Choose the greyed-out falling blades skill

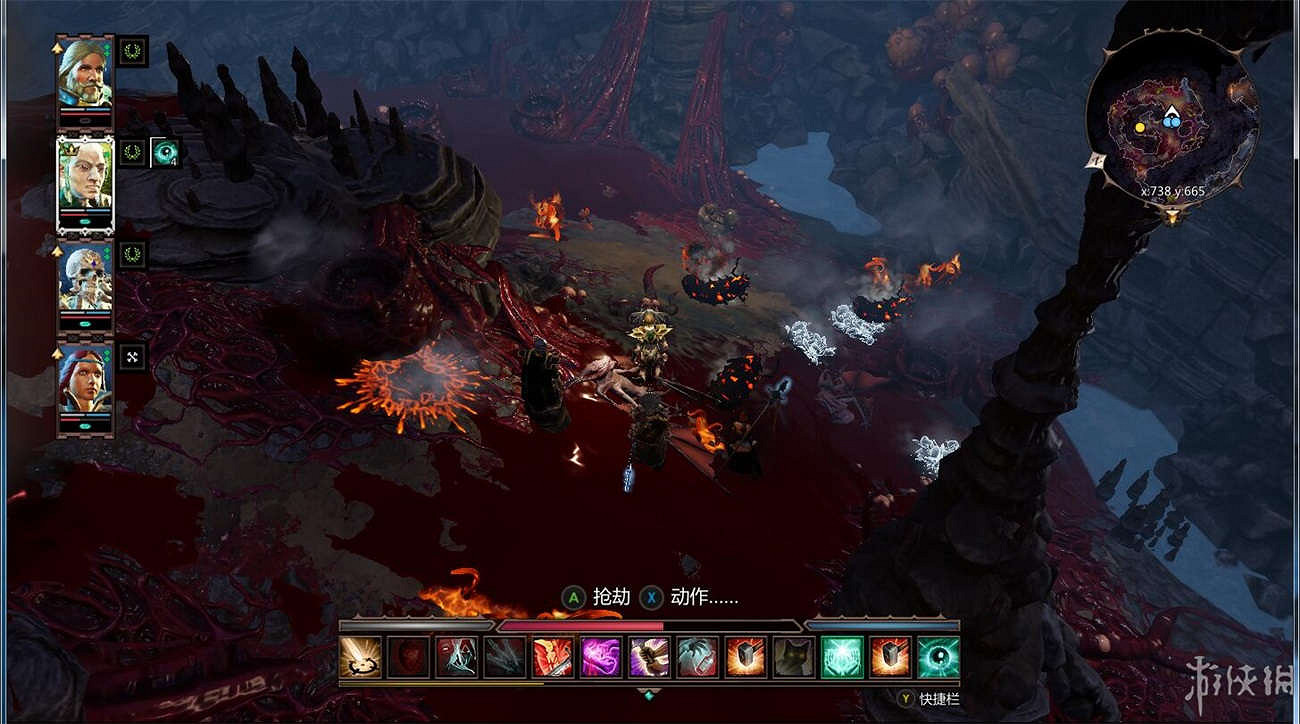504,657
